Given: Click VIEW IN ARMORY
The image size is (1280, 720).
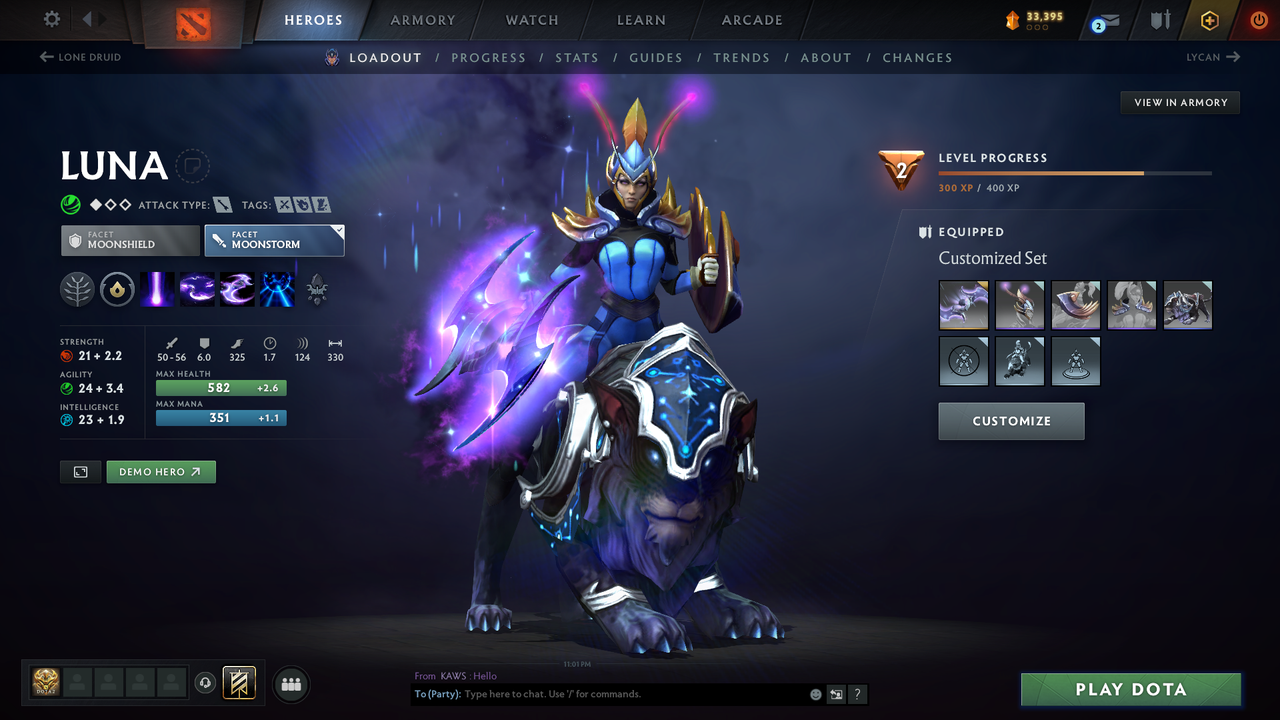Looking at the screenshot, I should 1179,102.
